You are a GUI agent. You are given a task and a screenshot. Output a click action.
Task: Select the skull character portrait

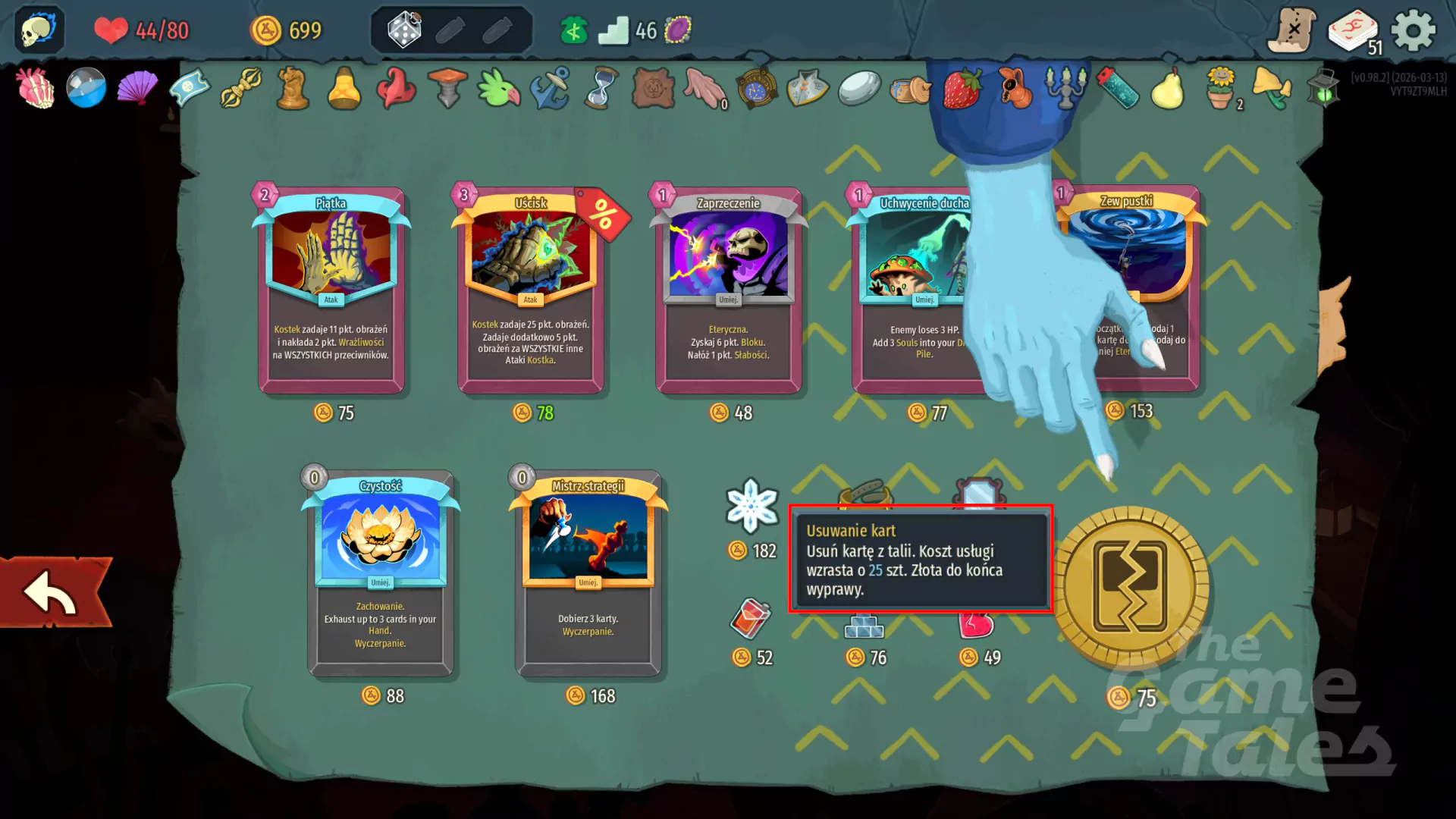point(35,30)
